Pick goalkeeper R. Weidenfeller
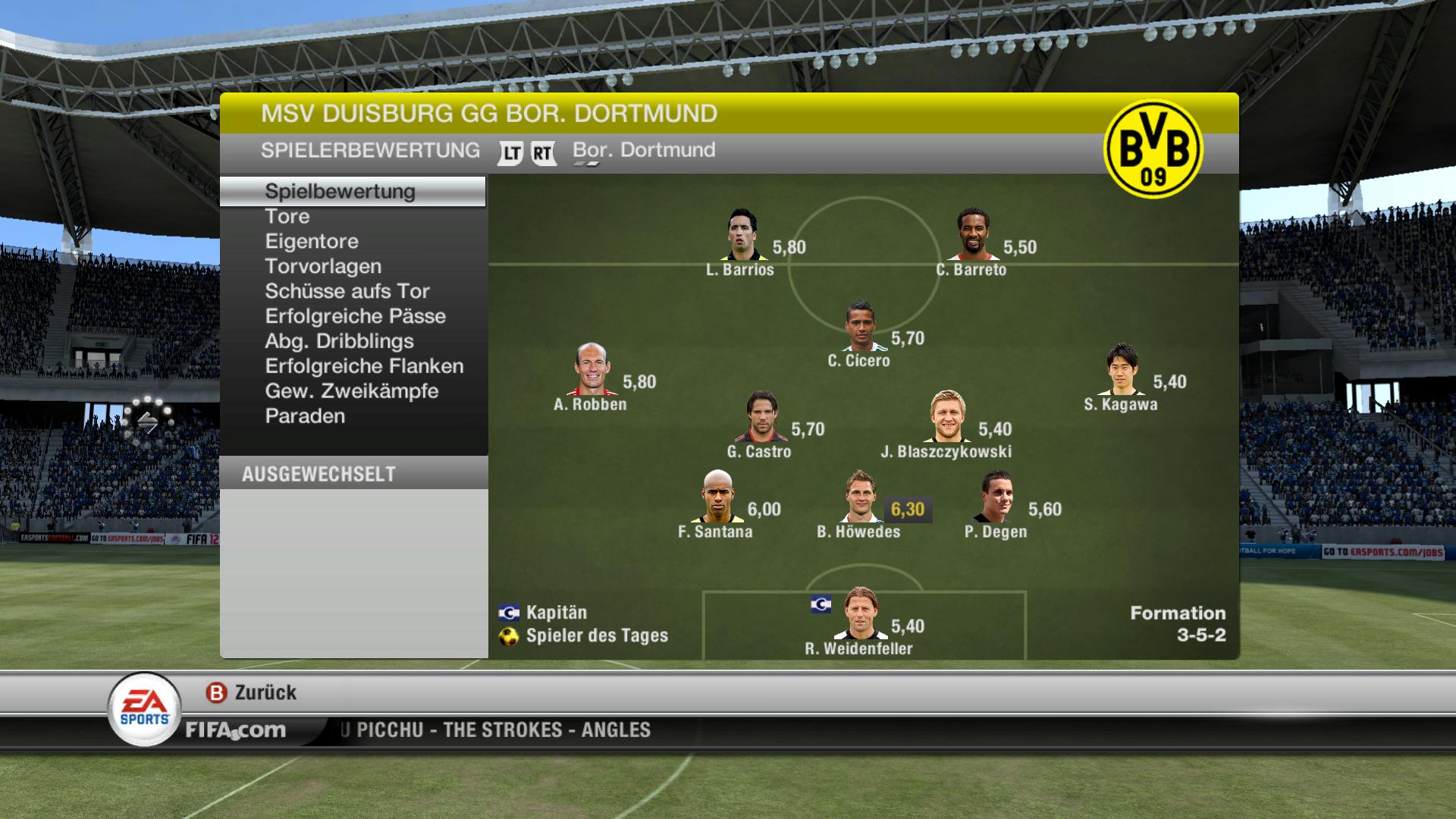This screenshot has width=1456, height=819. point(860,614)
